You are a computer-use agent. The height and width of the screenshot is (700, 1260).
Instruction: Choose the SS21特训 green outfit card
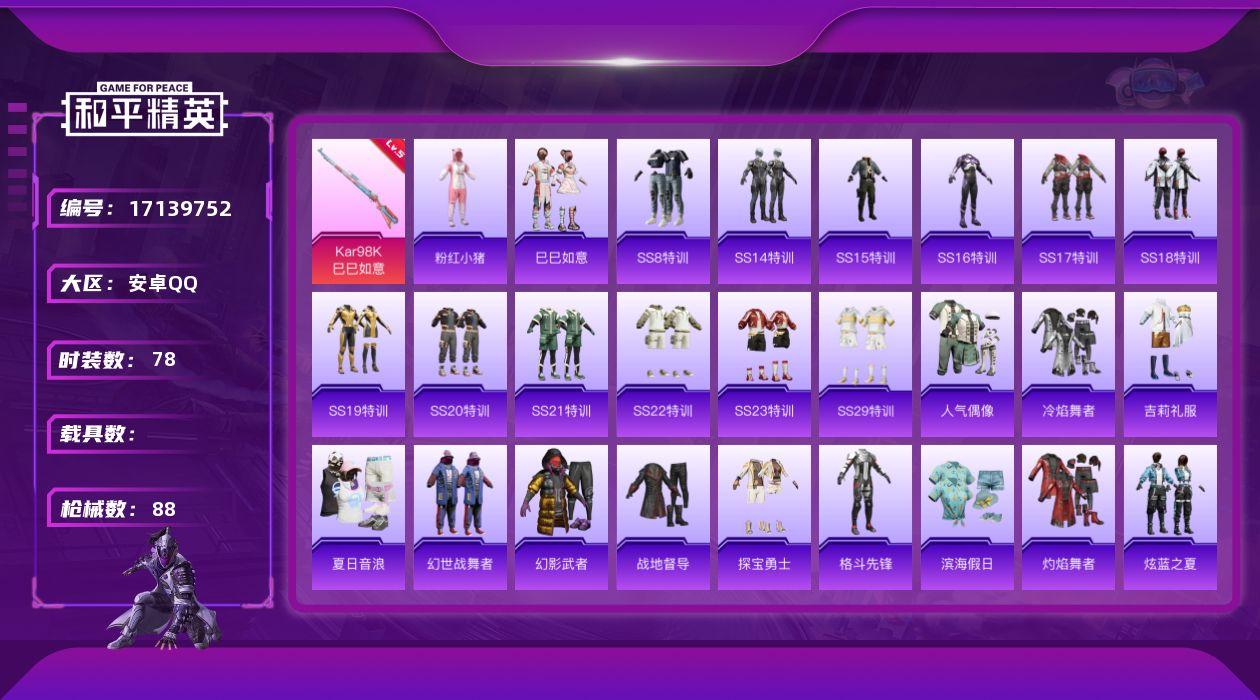tap(561, 364)
